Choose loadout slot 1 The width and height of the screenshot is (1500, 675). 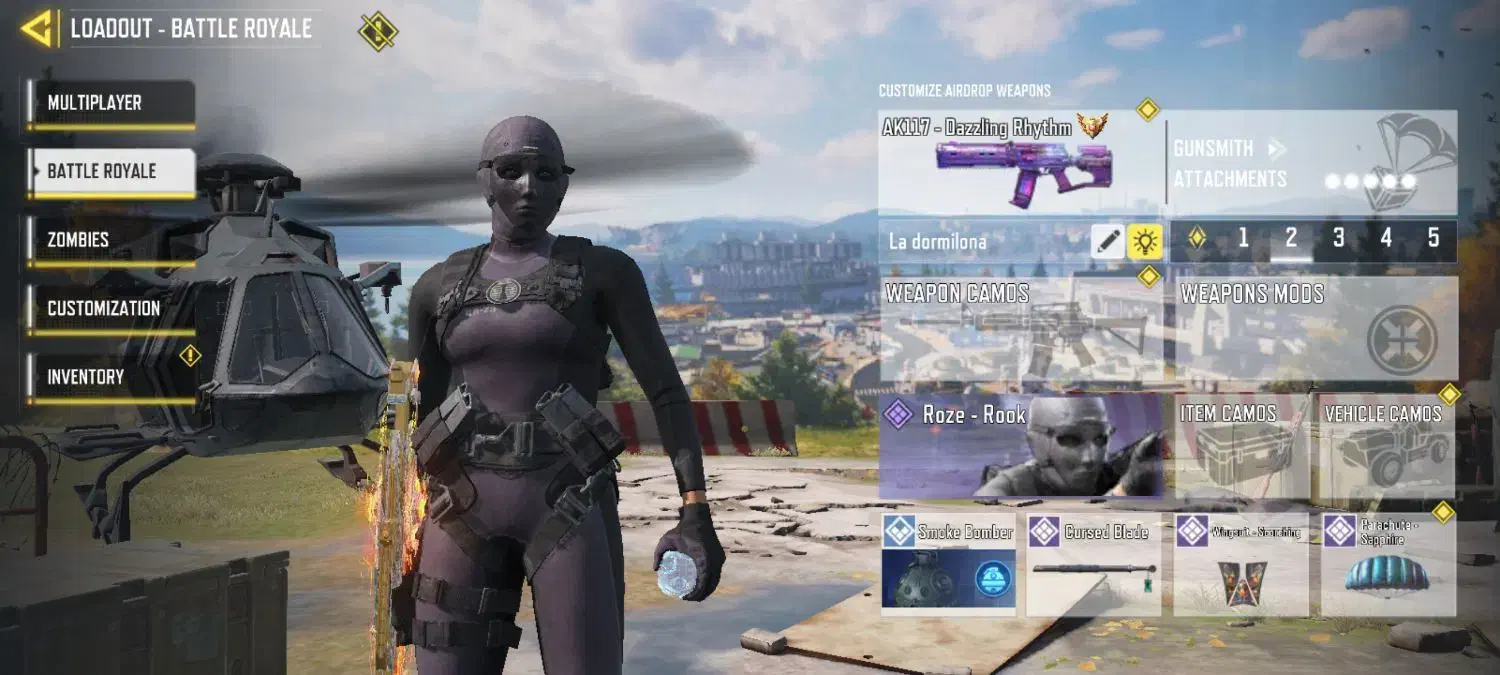pos(1243,239)
